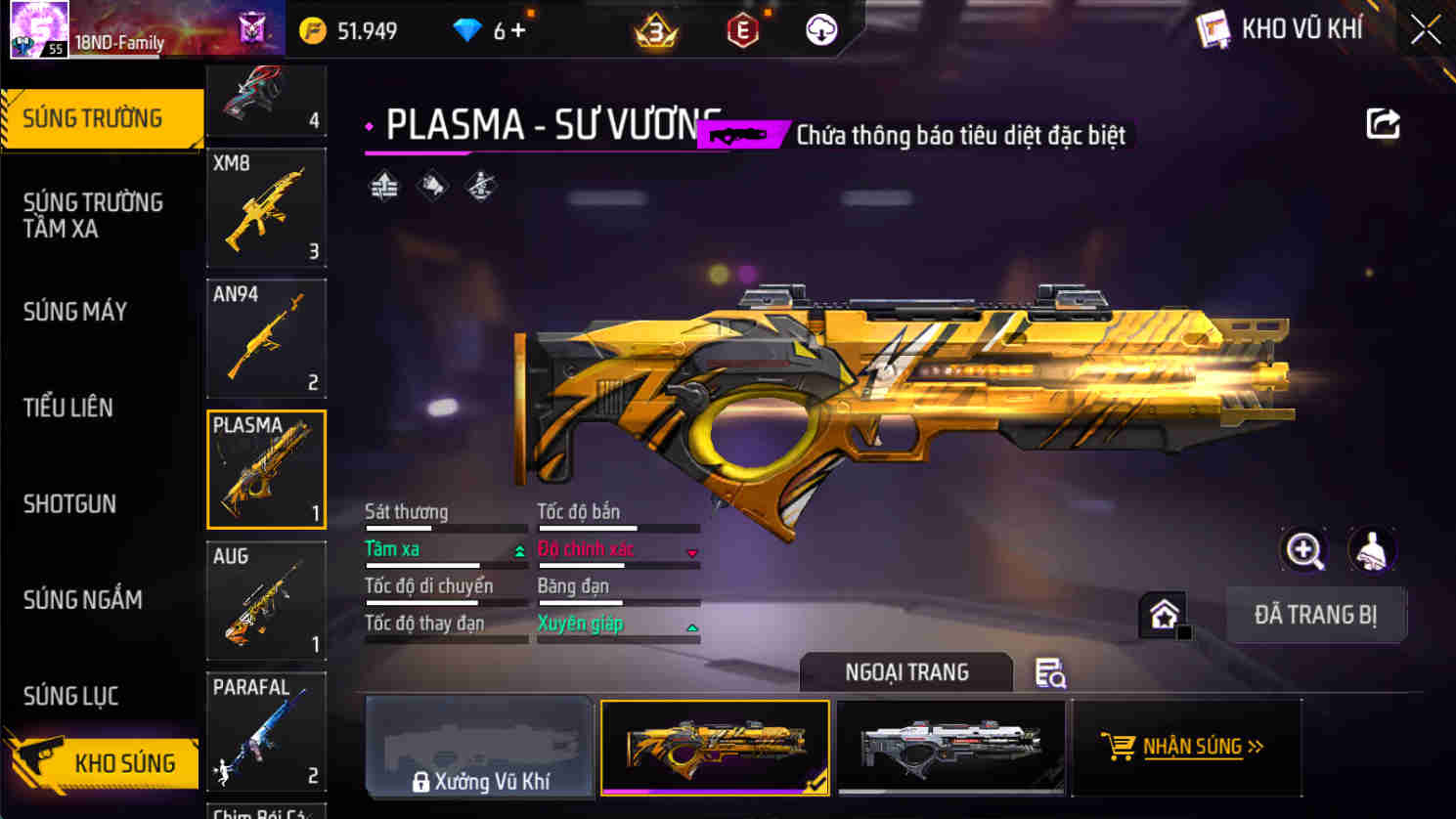Viewport: 1456px width, 819px height.
Task: Click the cloud download icon in top bar
Action: click(x=819, y=29)
